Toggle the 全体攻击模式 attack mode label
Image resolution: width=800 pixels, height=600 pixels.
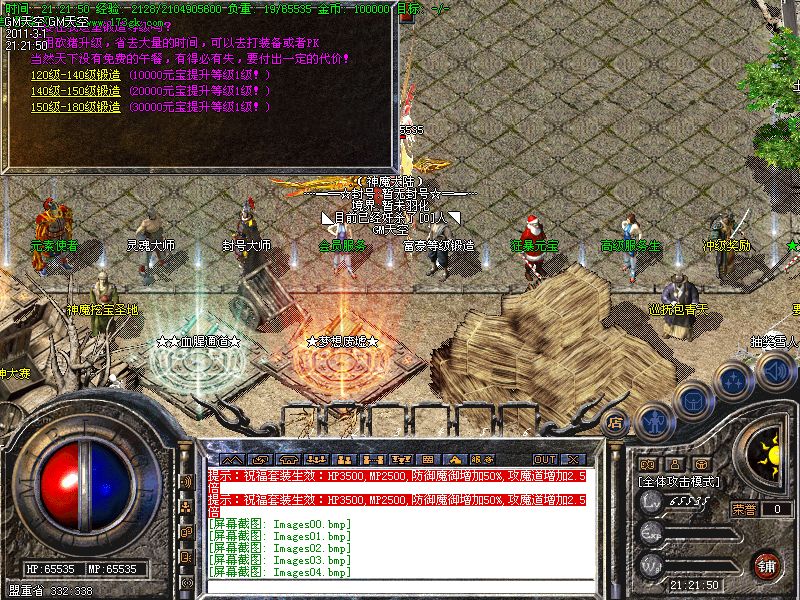point(680,483)
